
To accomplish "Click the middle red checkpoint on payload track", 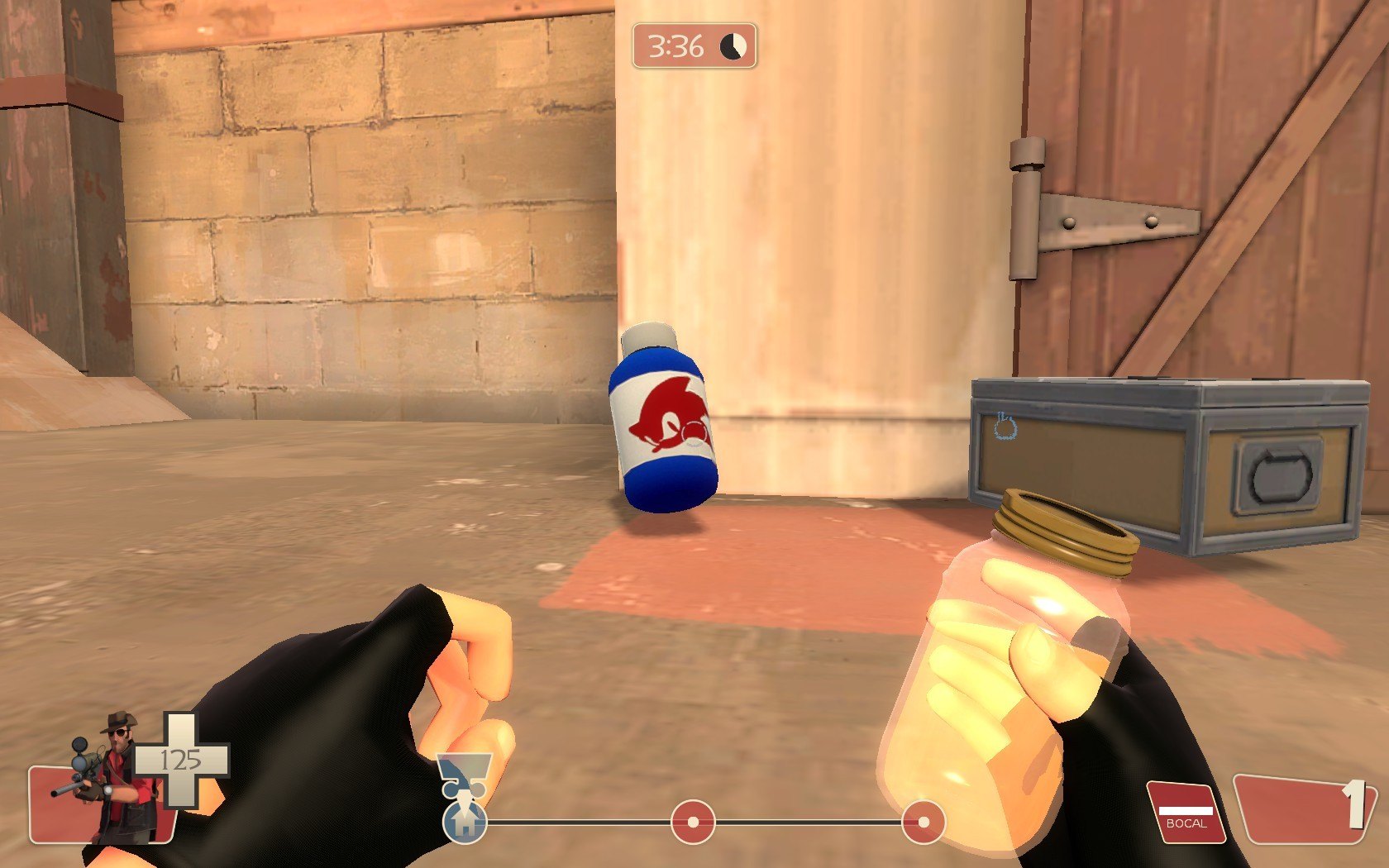I will (x=693, y=822).
